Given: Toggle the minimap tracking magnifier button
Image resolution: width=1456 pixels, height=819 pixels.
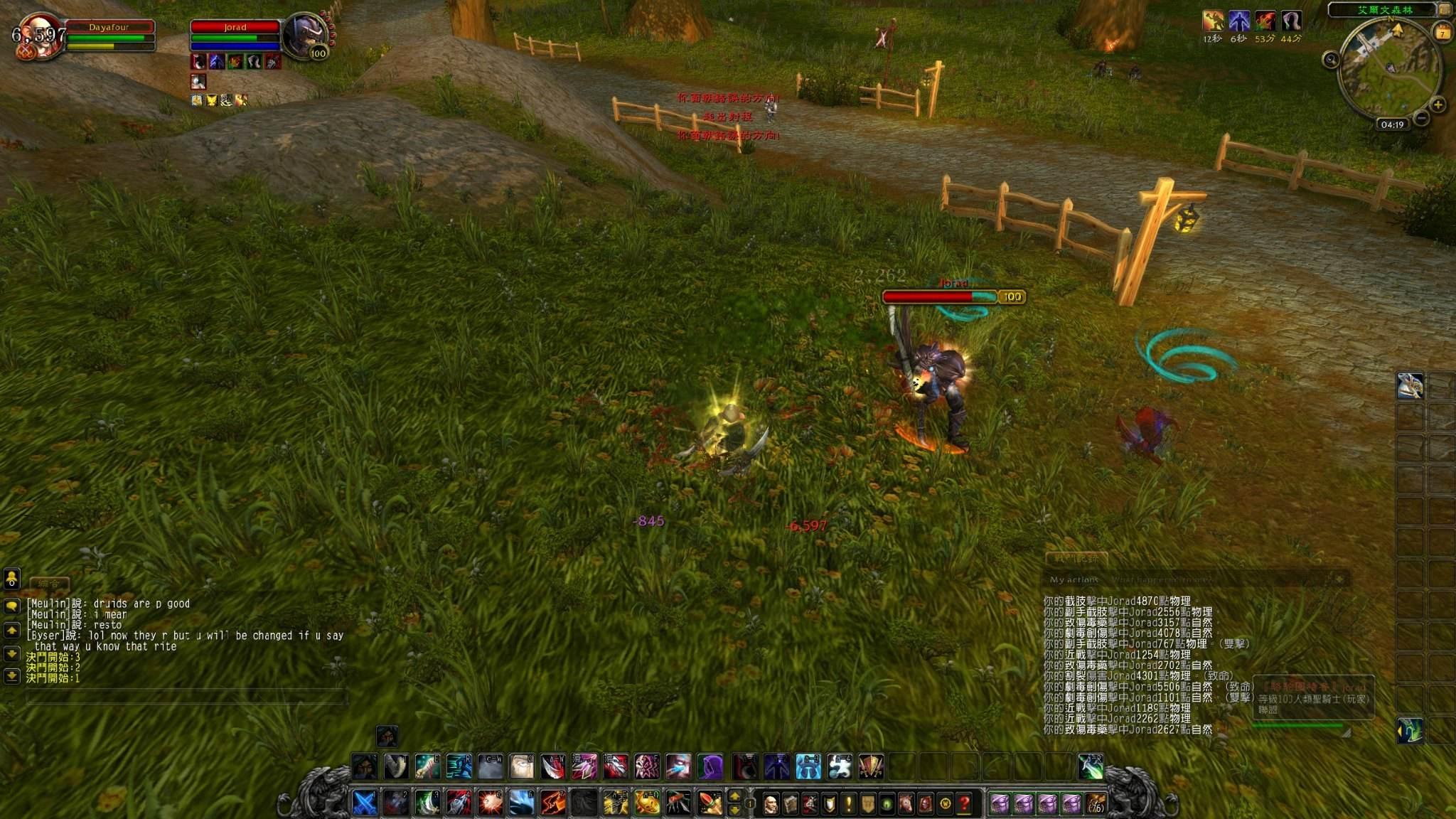Looking at the screenshot, I should [1331, 60].
